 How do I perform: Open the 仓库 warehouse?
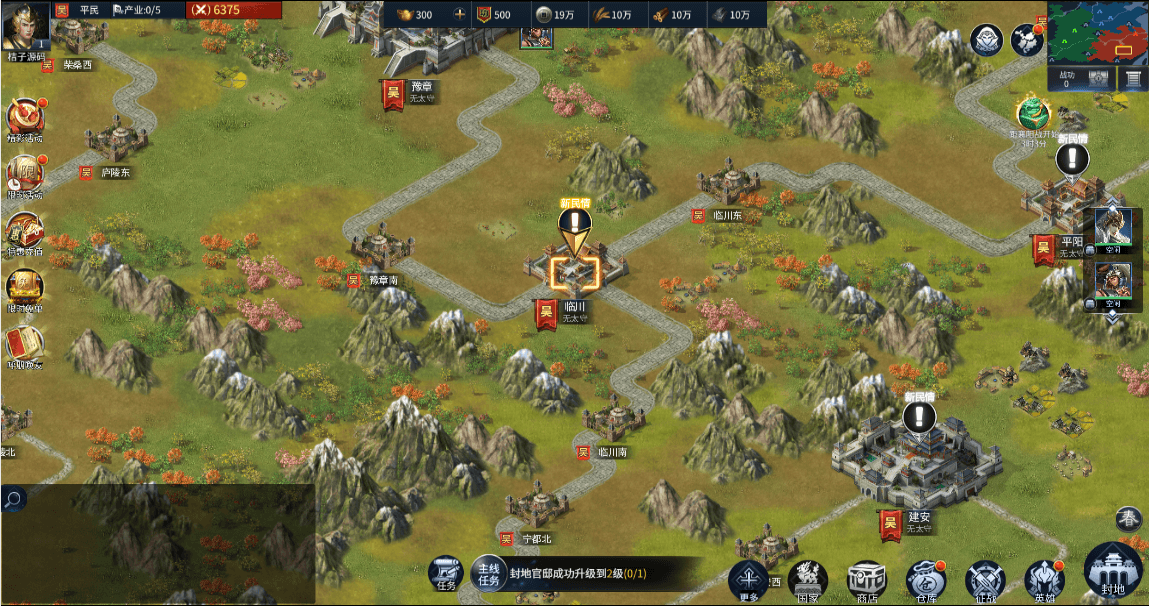point(925,580)
